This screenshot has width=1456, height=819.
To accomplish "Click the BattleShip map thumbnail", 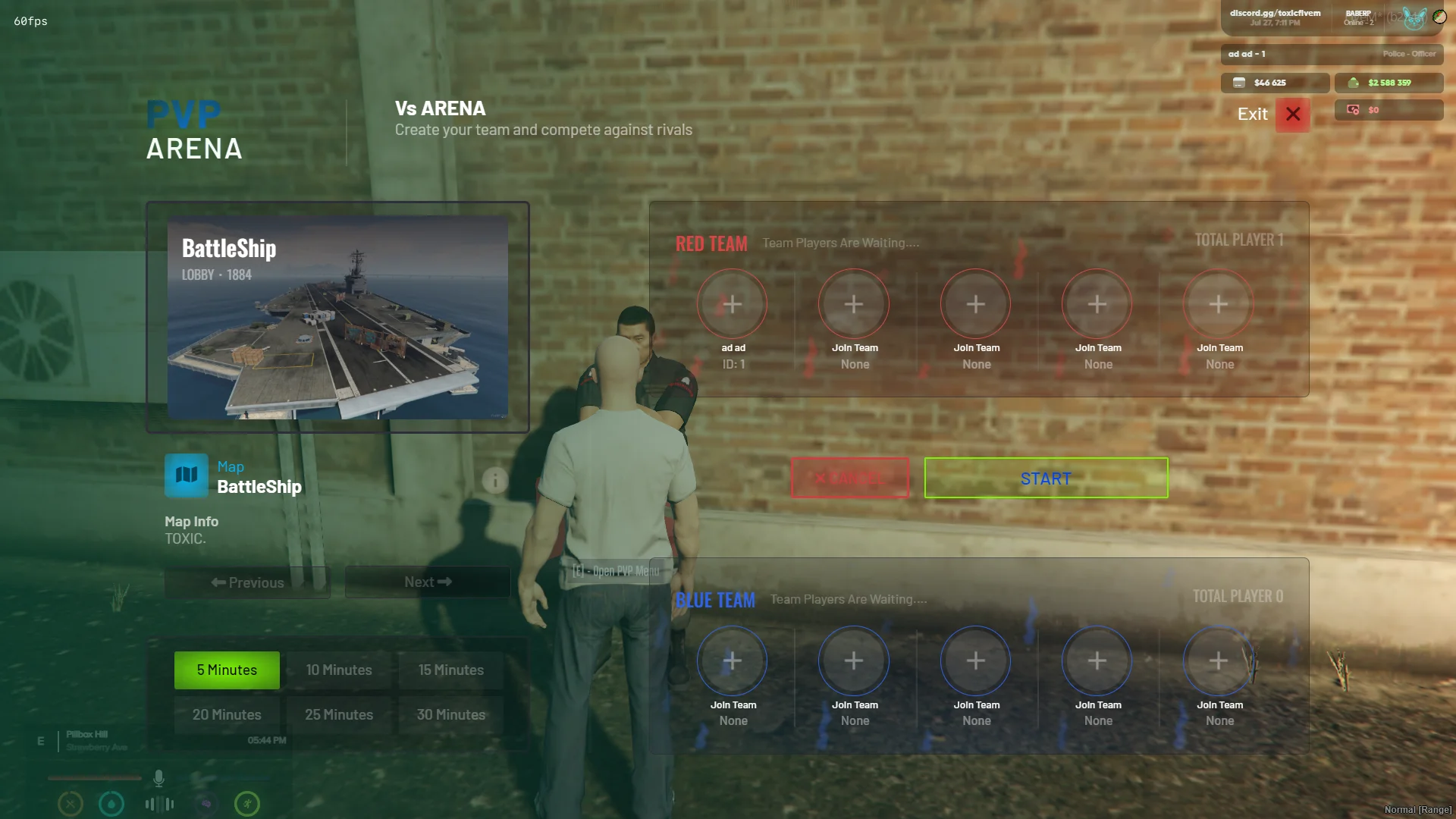I will (x=337, y=317).
